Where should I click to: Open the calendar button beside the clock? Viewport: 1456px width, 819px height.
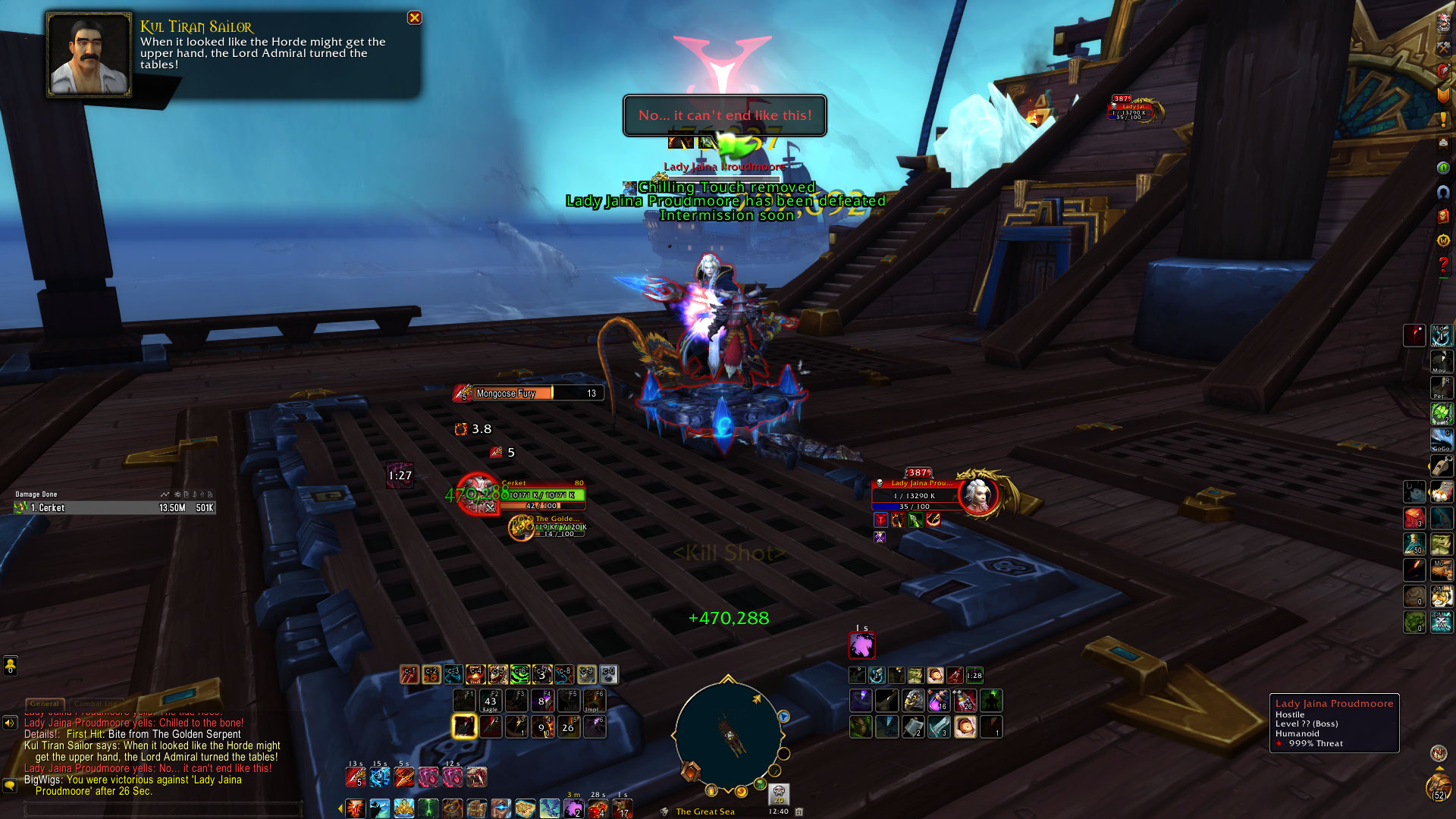coord(799,811)
